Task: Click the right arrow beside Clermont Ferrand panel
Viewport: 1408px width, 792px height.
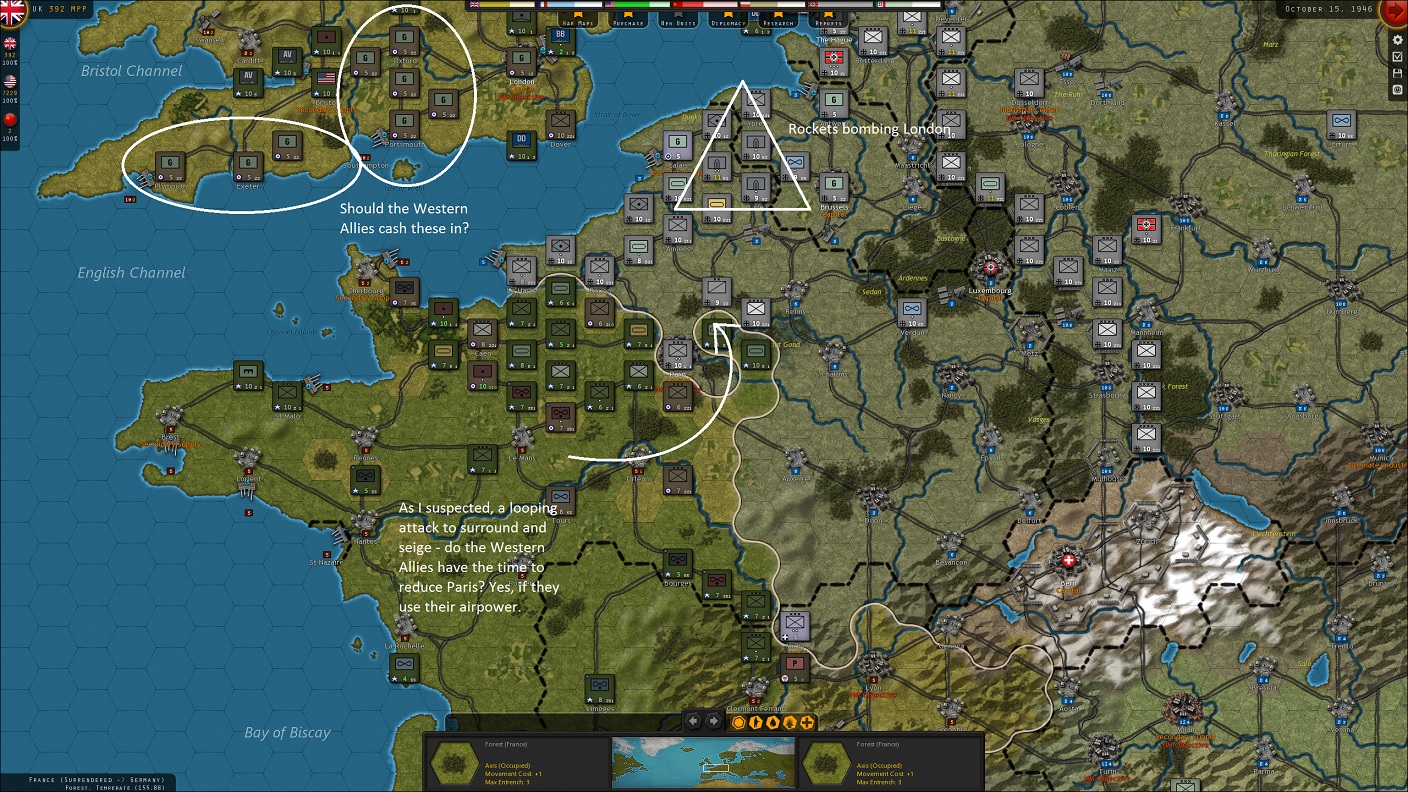Action: [712, 722]
